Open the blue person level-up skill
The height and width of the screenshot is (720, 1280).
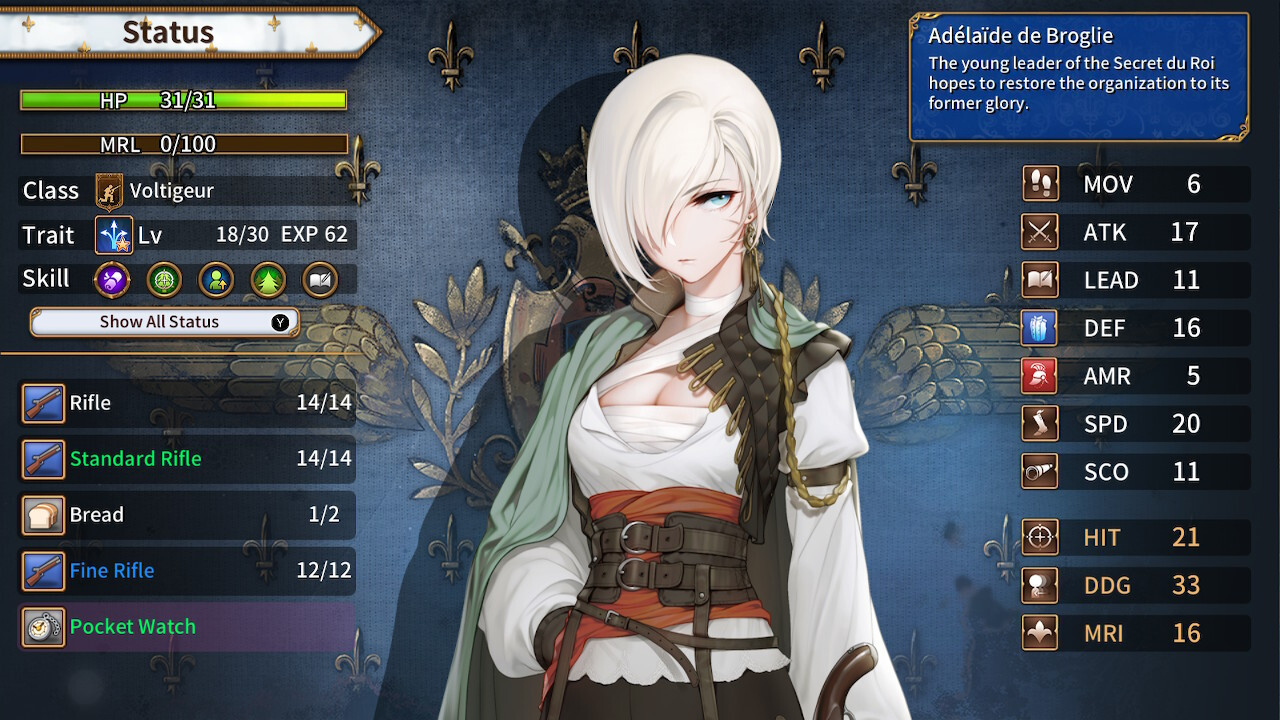[x=216, y=280]
